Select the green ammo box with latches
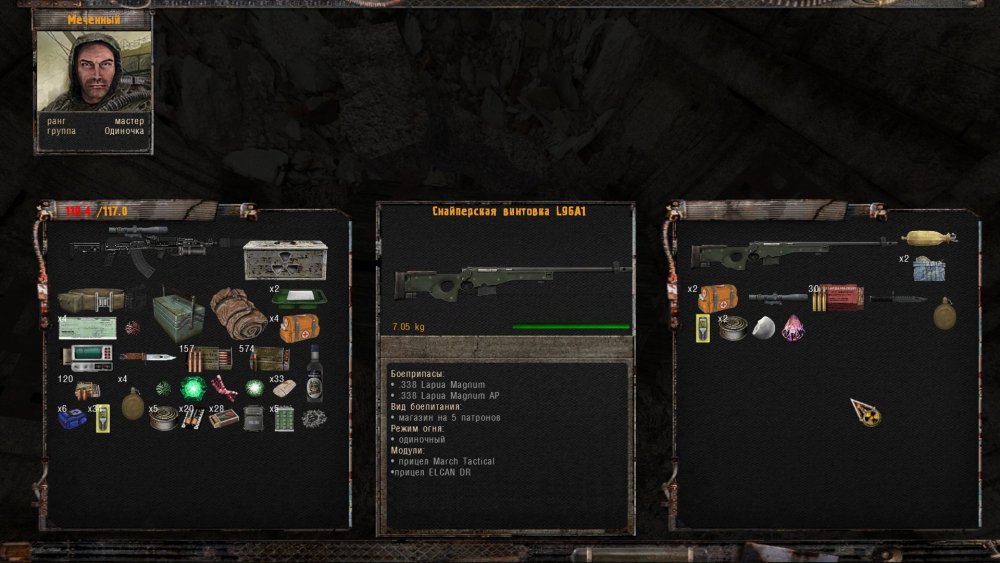This screenshot has width=1000, height=563. coord(178,312)
